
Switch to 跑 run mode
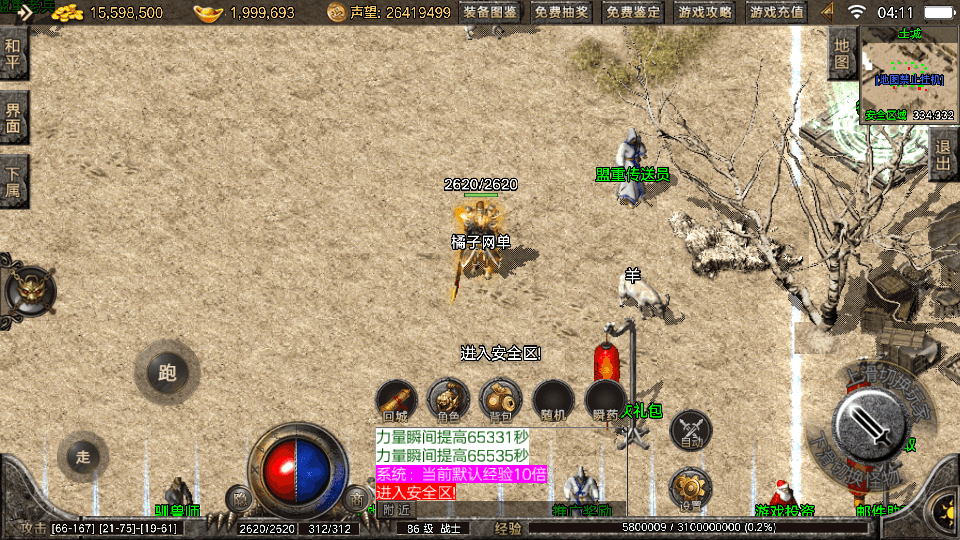(x=166, y=373)
